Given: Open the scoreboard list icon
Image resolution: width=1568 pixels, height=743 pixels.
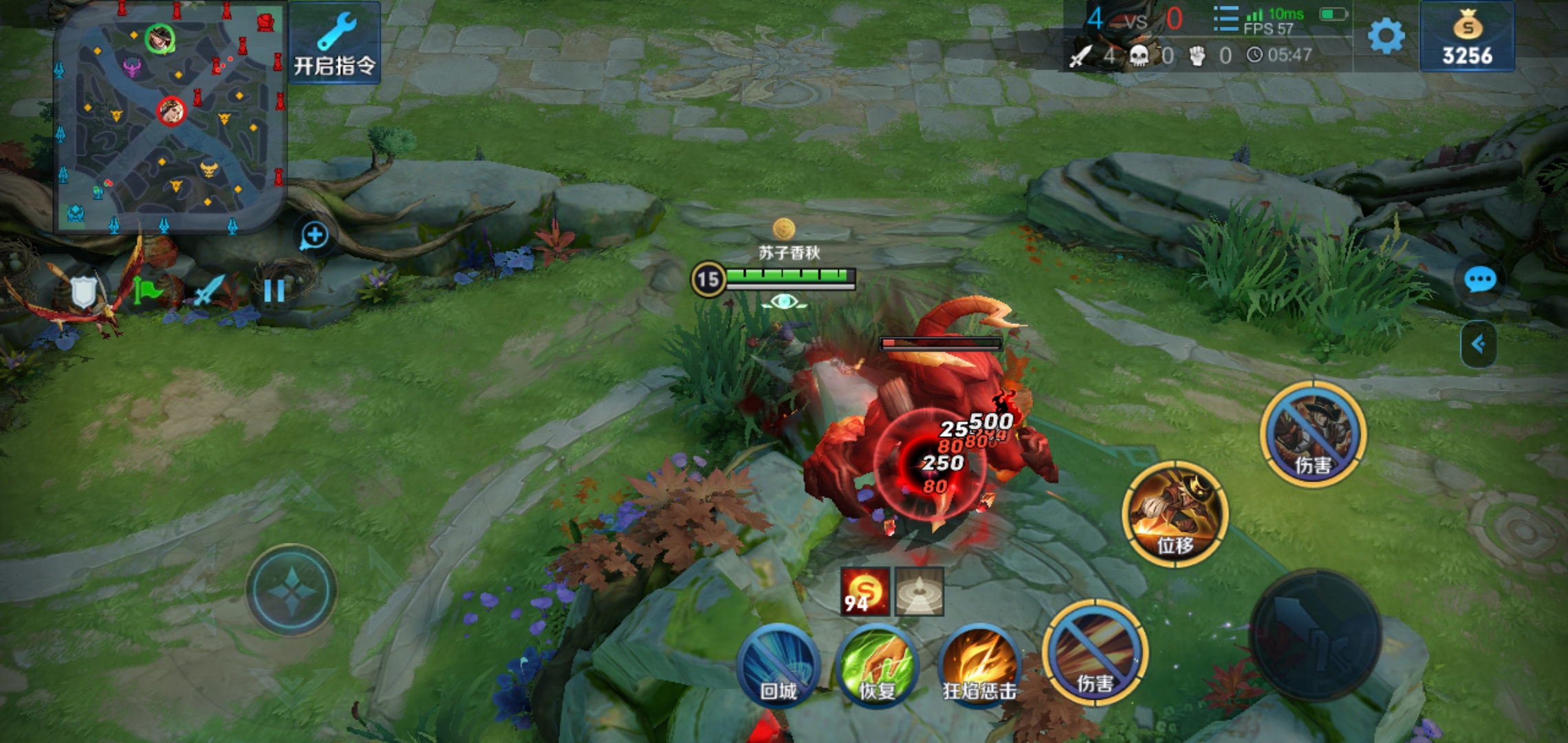Looking at the screenshot, I should click(1226, 19).
